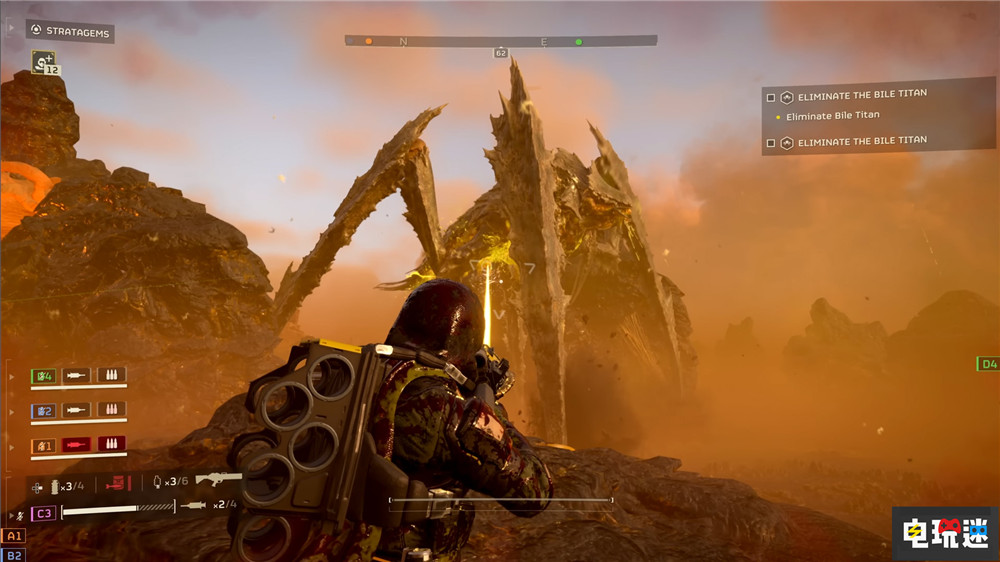Select green squad member 4 badge
The width and height of the screenshot is (1000, 562).
tap(43, 376)
